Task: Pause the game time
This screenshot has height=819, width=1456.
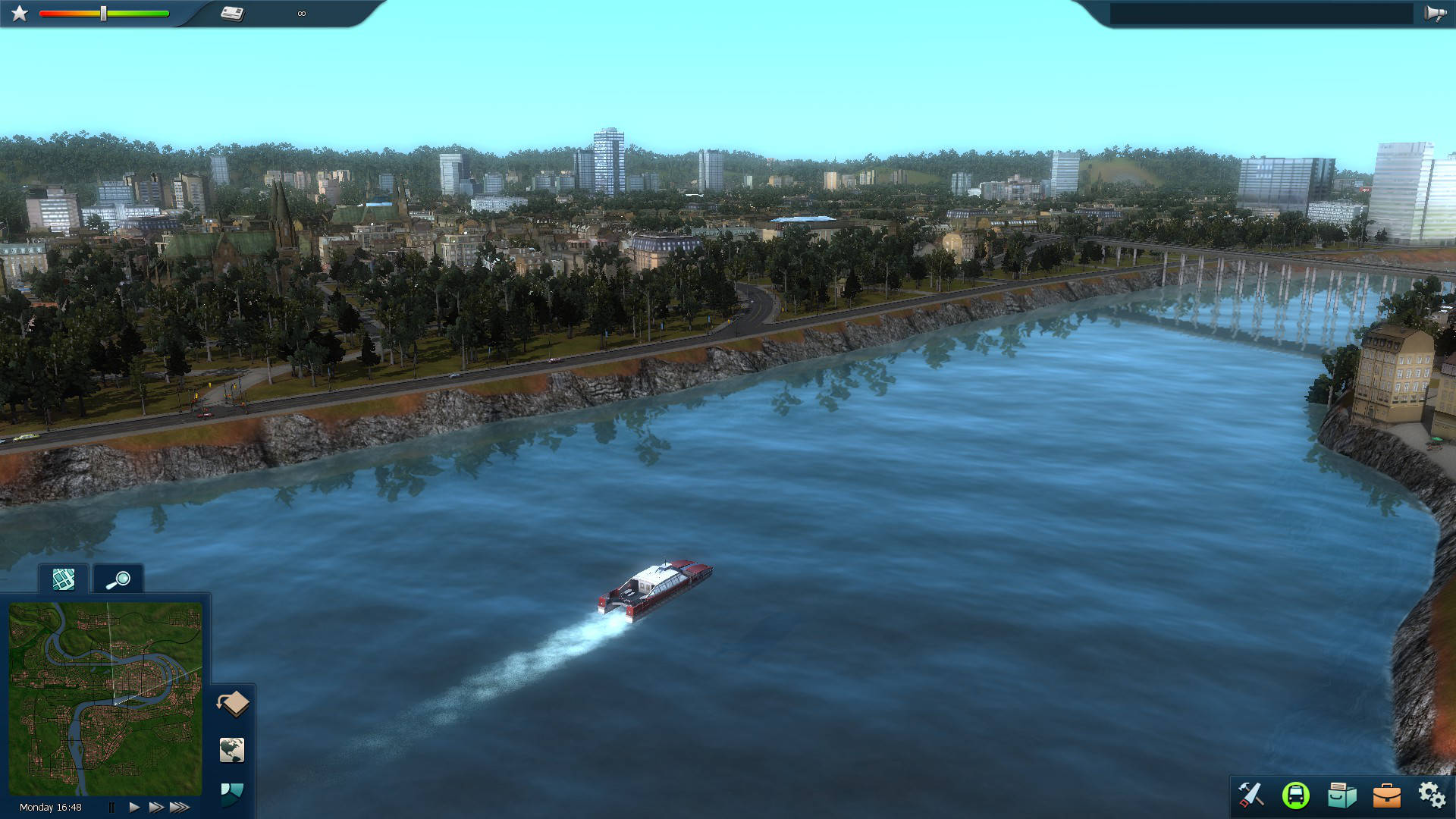Action: coord(111,808)
